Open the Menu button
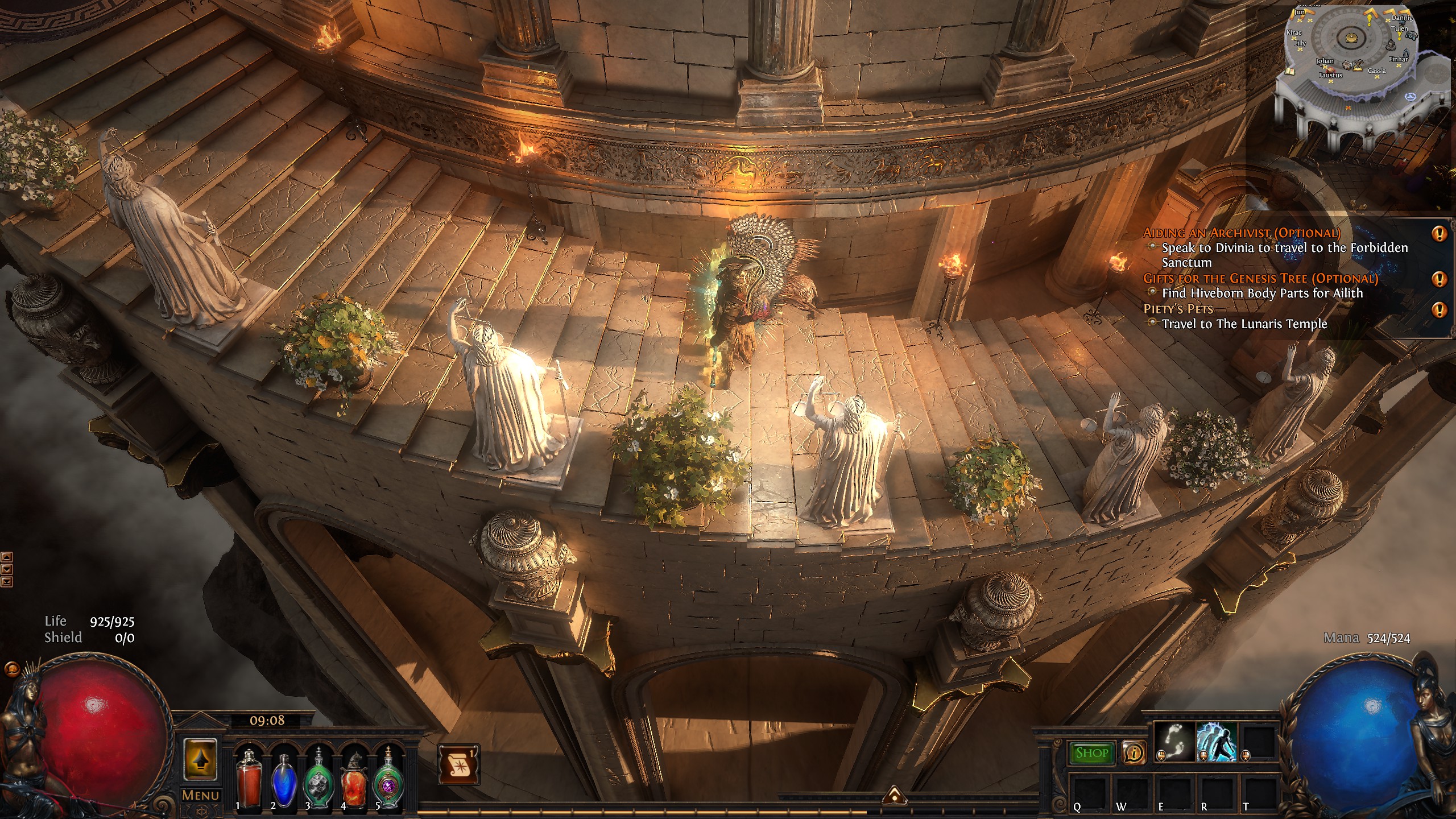This screenshot has height=819, width=1456. coord(200,795)
